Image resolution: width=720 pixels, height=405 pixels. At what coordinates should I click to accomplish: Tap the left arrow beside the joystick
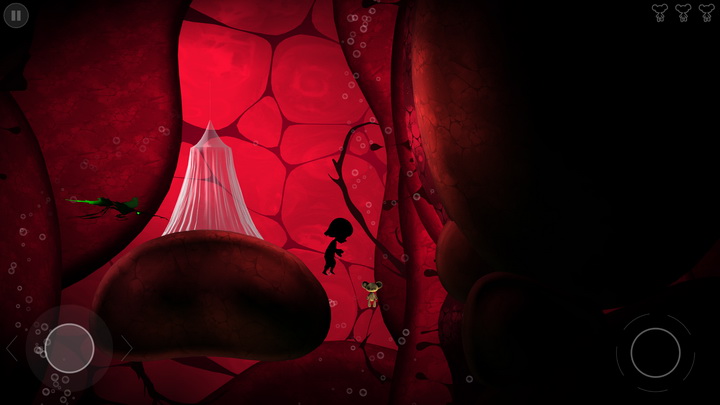tap(12, 348)
